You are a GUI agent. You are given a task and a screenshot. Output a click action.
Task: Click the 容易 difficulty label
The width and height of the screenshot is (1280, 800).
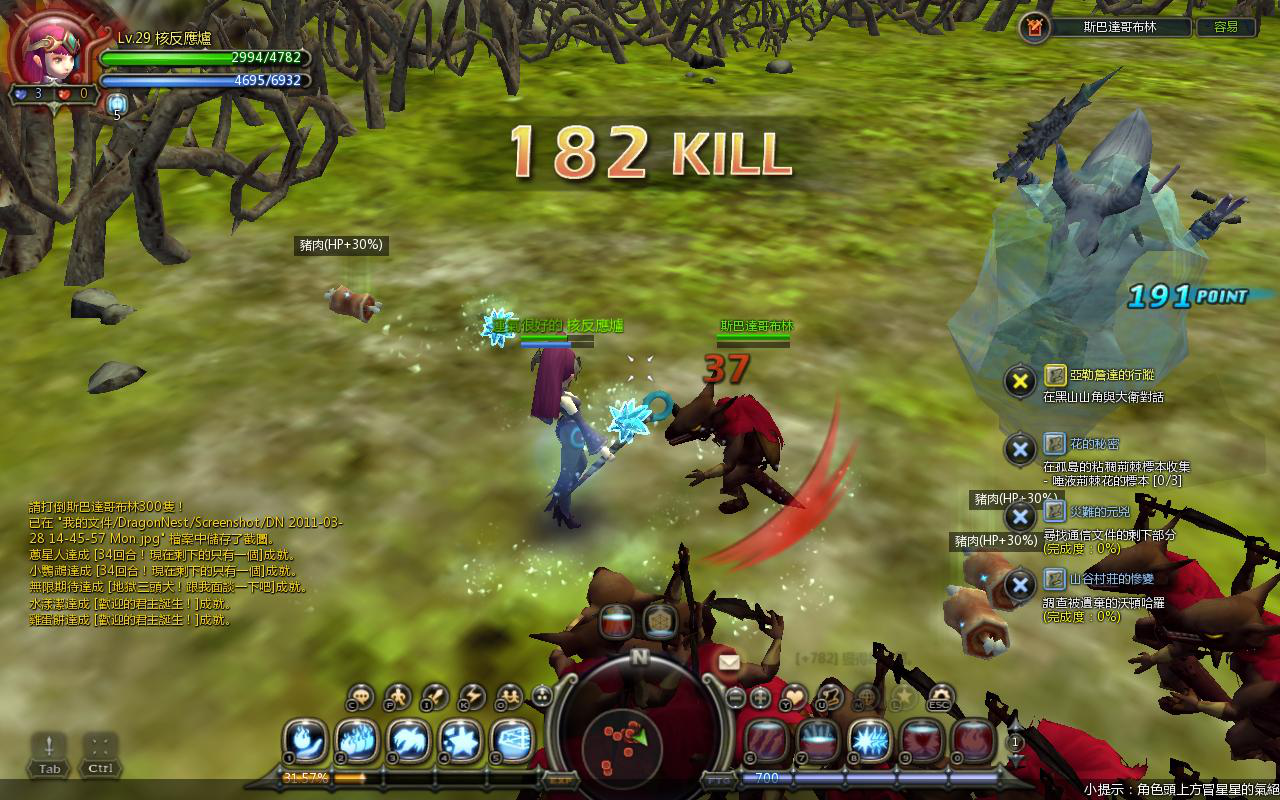[1225, 27]
